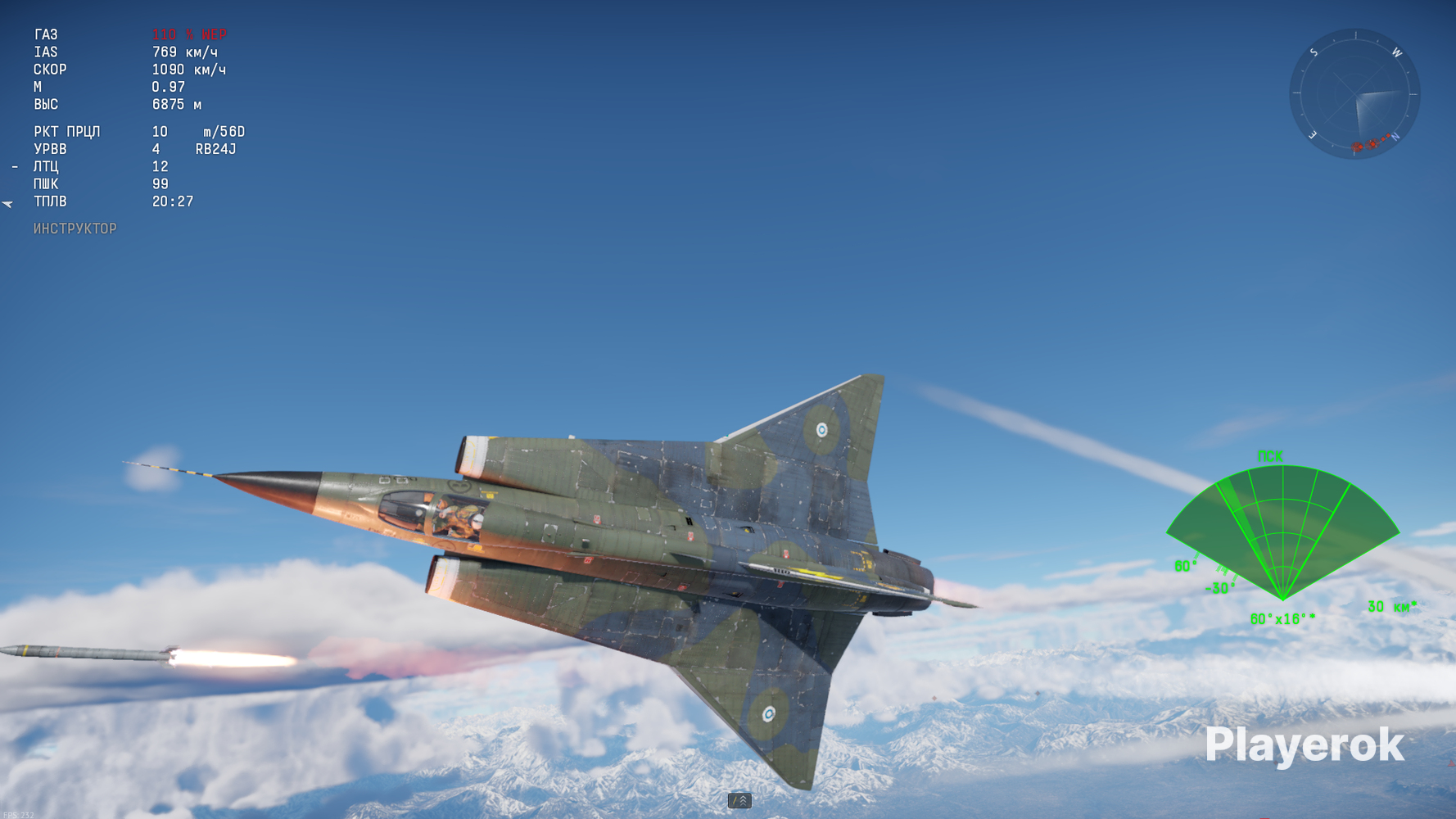
Task: Click the 60°x16° radar scan mode label
Action: click(x=1283, y=620)
